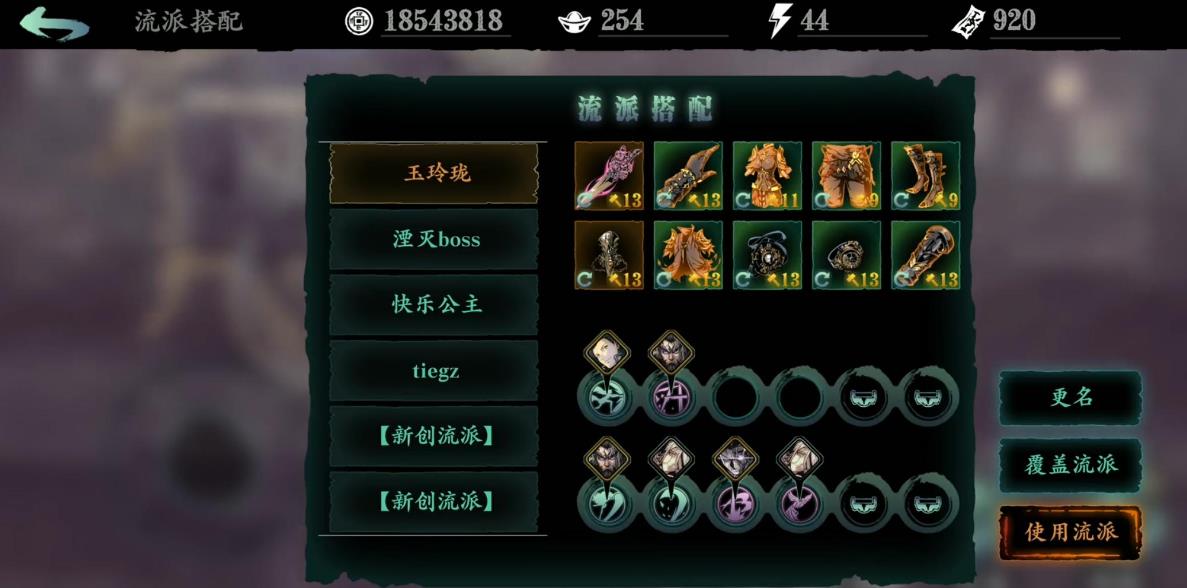Inspect the dark helmet equipment slot
The width and height of the screenshot is (1187, 588).
pos(609,255)
